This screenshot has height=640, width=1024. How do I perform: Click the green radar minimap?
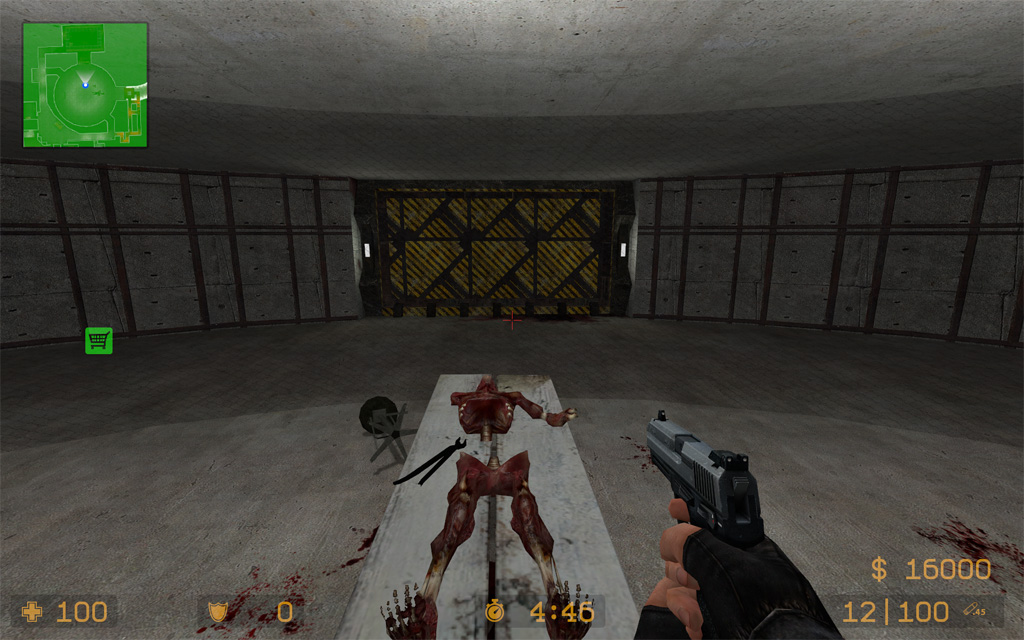[x=85, y=85]
